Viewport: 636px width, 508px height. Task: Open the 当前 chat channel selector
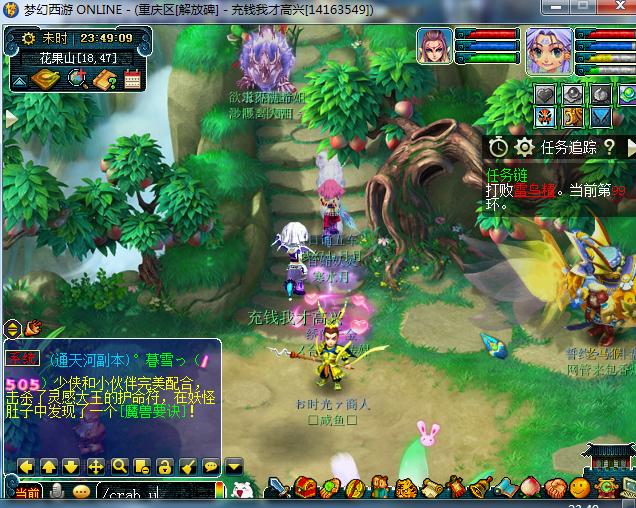(x=26, y=493)
